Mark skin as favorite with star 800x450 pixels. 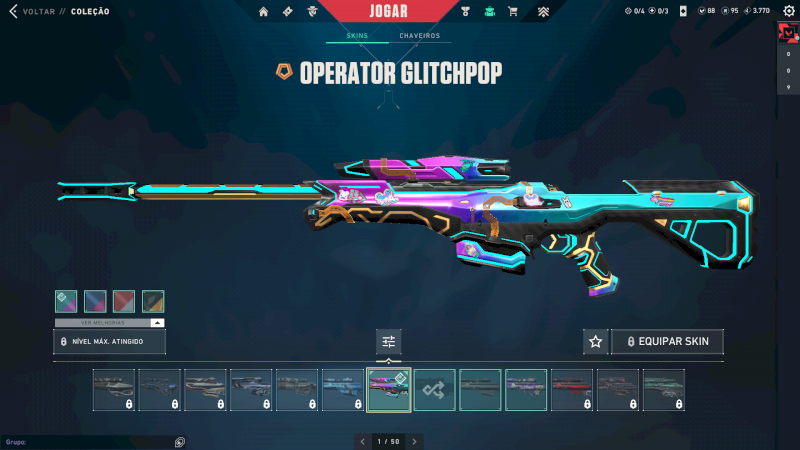596,342
